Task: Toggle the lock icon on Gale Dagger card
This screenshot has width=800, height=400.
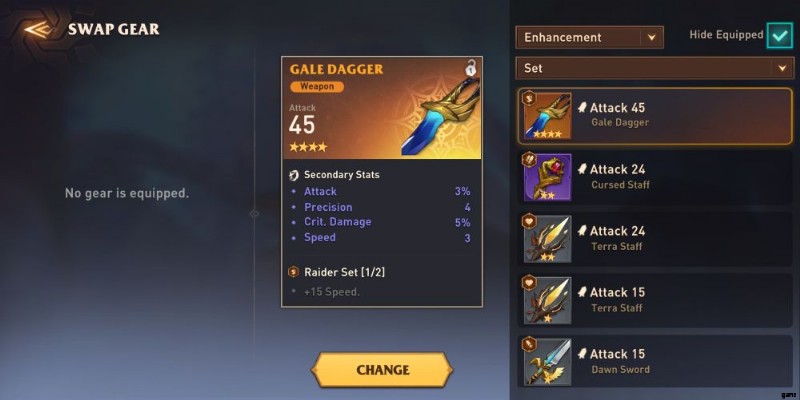Action: [470, 69]
